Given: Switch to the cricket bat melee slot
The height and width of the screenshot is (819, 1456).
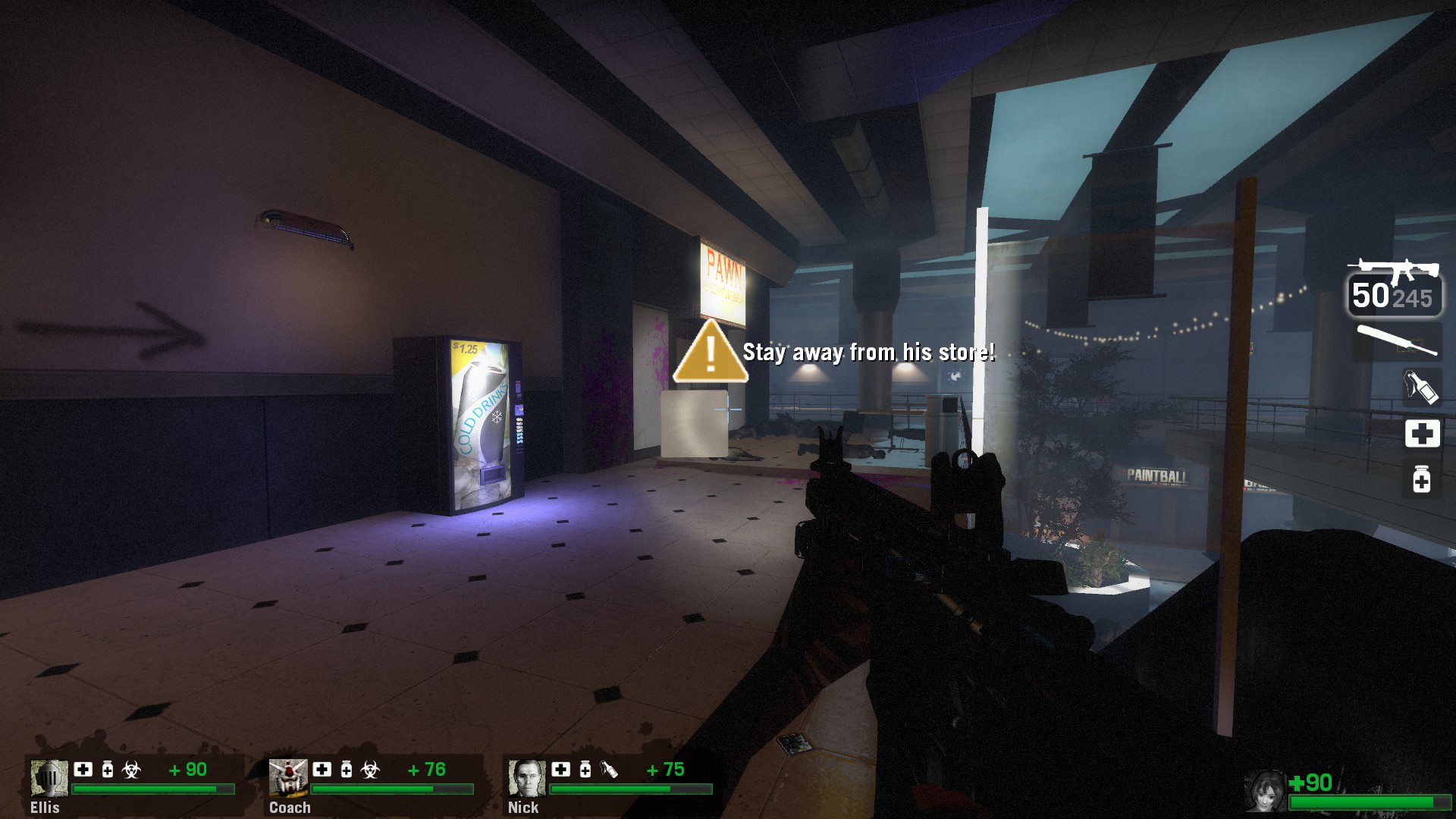Looking at the screenshot, I should [x=1395, y=340].
